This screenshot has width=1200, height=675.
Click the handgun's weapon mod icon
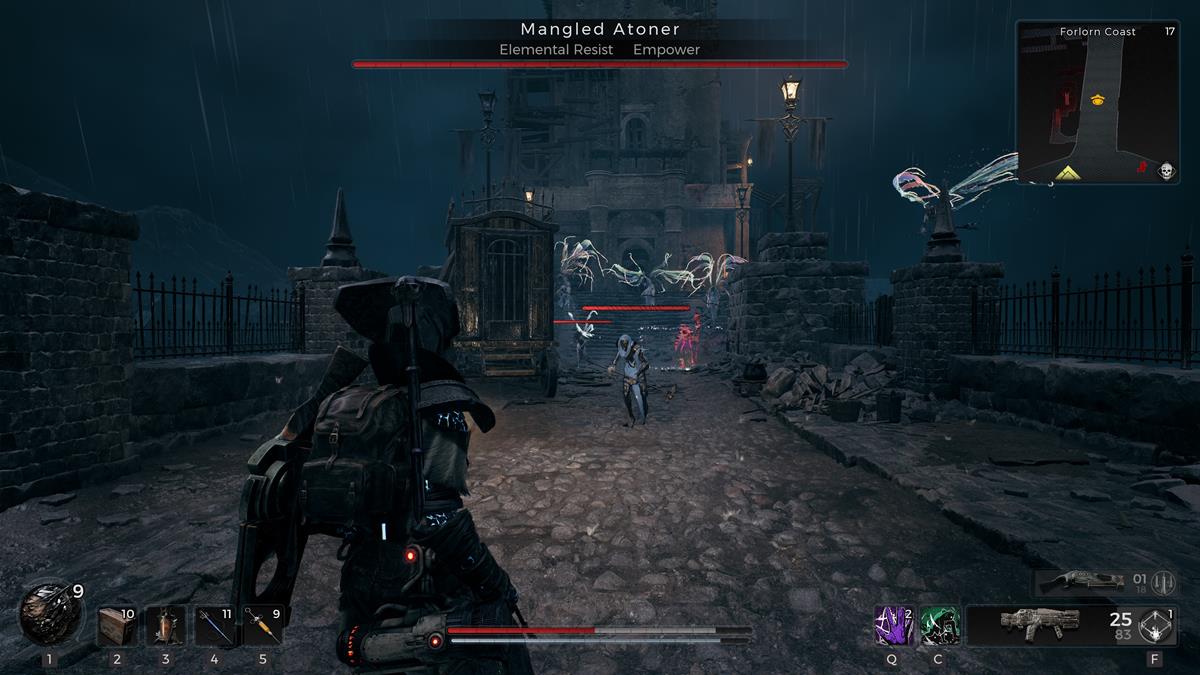pyautogui.click(x=1162, y=583)
